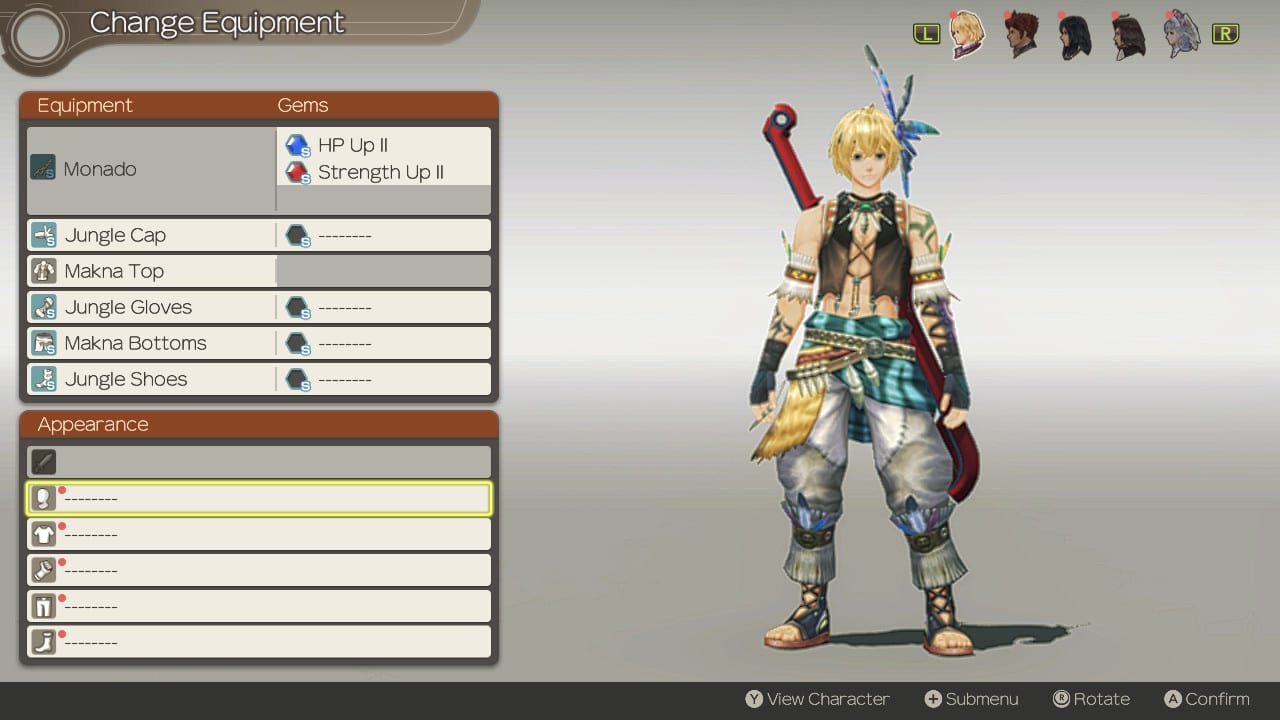Viewport: 1280px width, 720px height.
Task: Switch to the blond-haired Shulk portrait
Action: click(967, 34)
